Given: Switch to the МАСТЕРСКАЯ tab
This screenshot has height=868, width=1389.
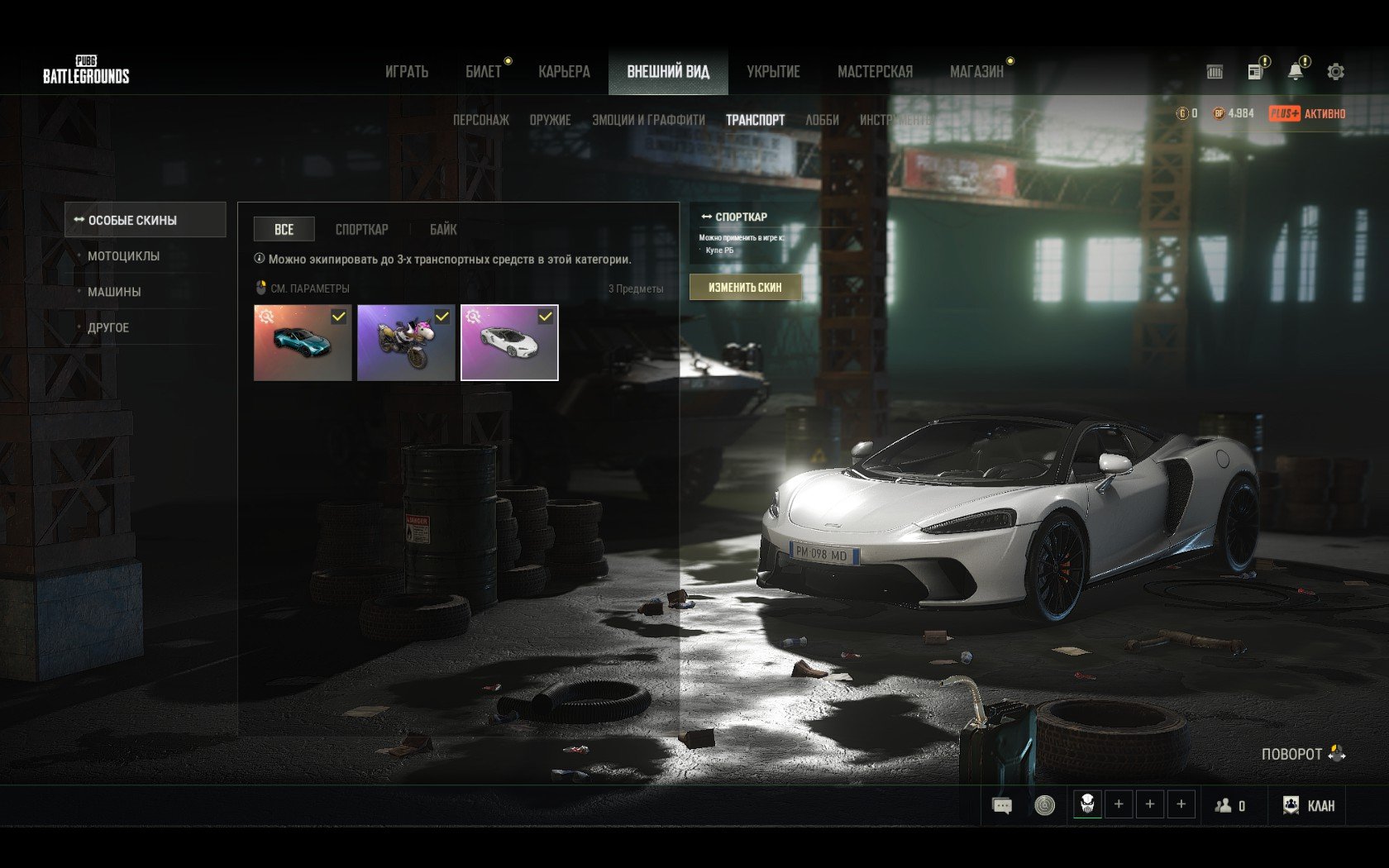Looking at the screenshot, I should point(875,72).
